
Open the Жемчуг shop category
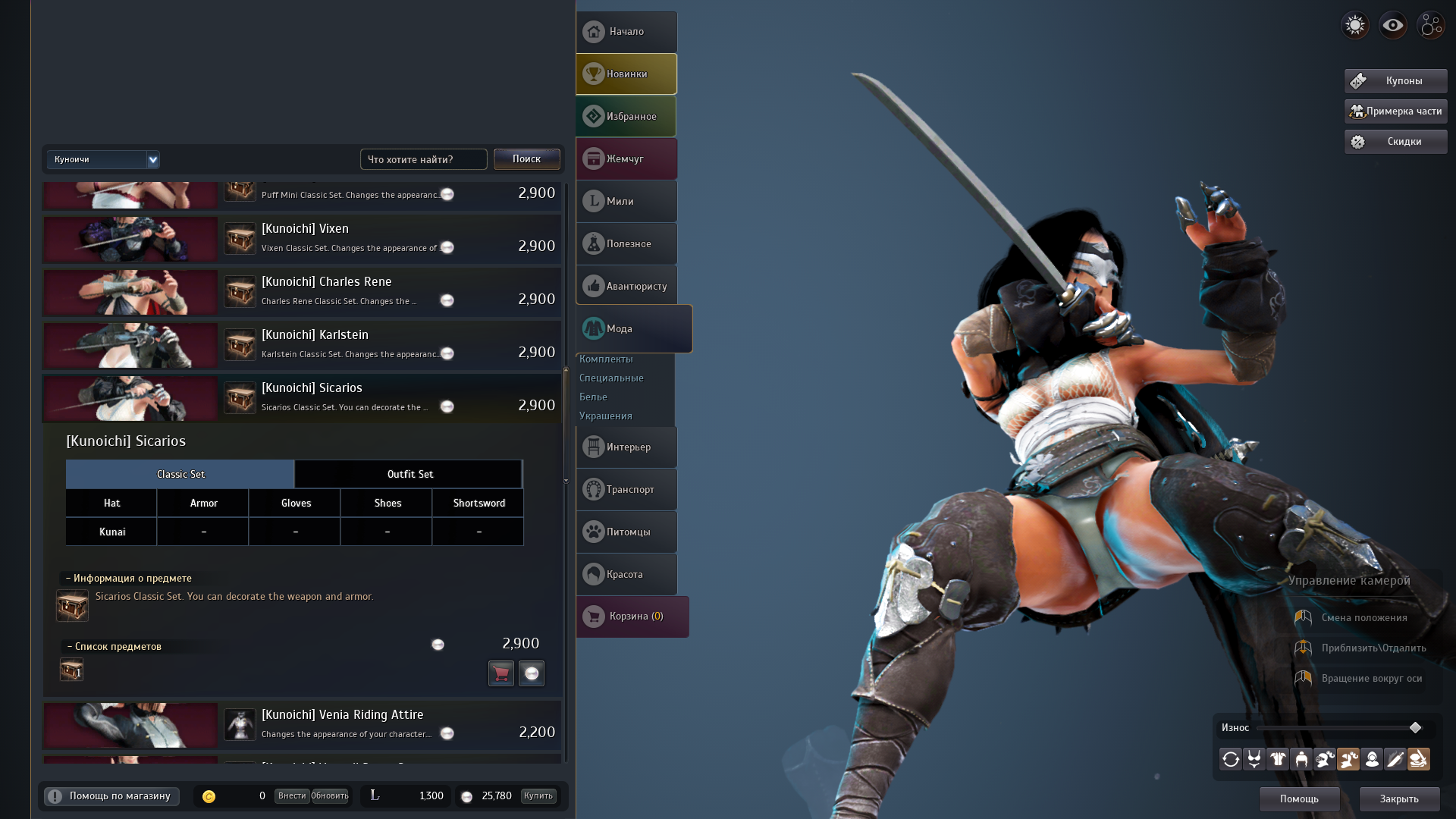click(x=626, y=158)
